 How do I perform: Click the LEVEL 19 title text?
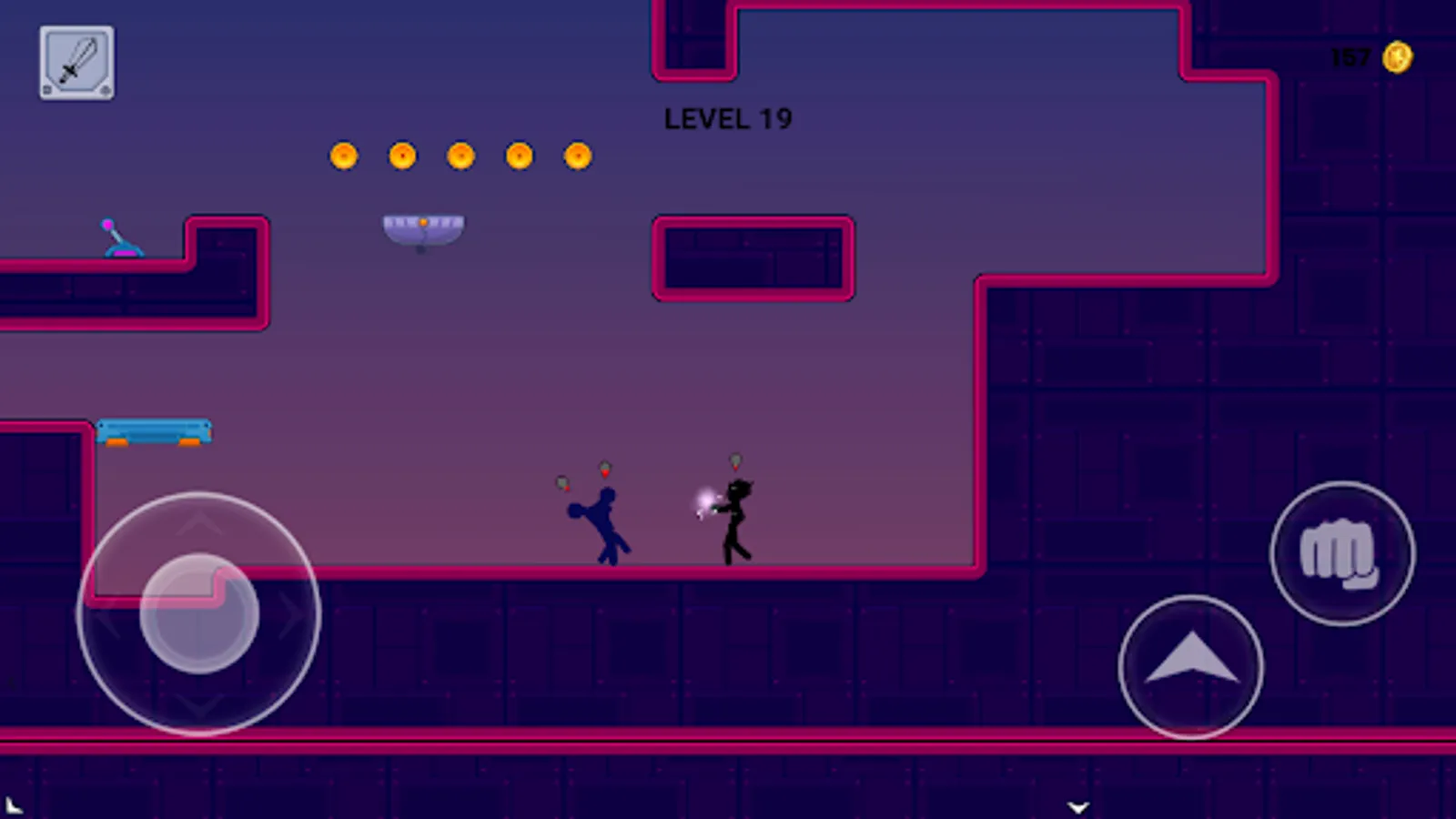tap(727, 119)
